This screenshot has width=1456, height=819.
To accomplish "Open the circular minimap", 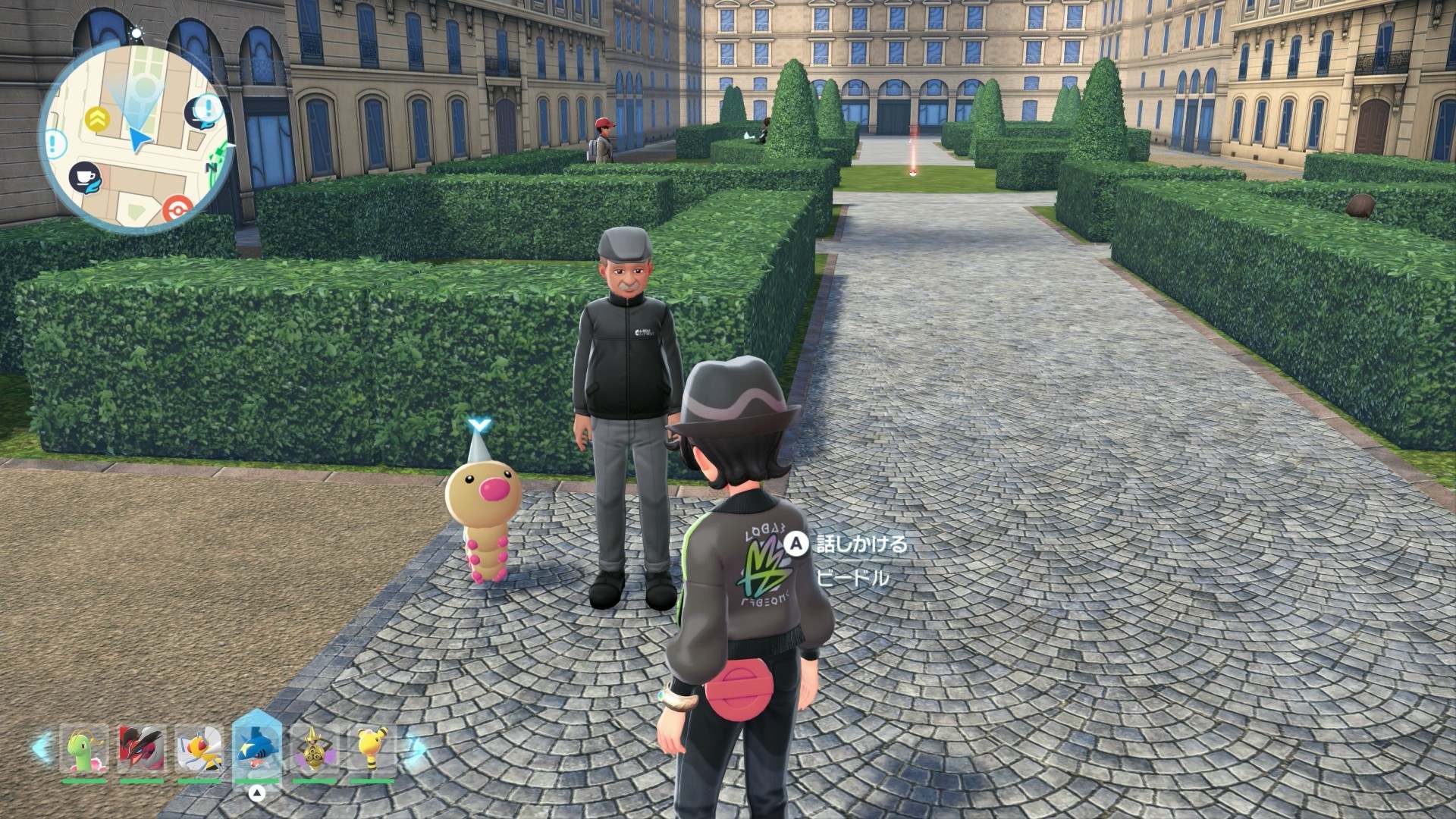I will coord(136,126).
